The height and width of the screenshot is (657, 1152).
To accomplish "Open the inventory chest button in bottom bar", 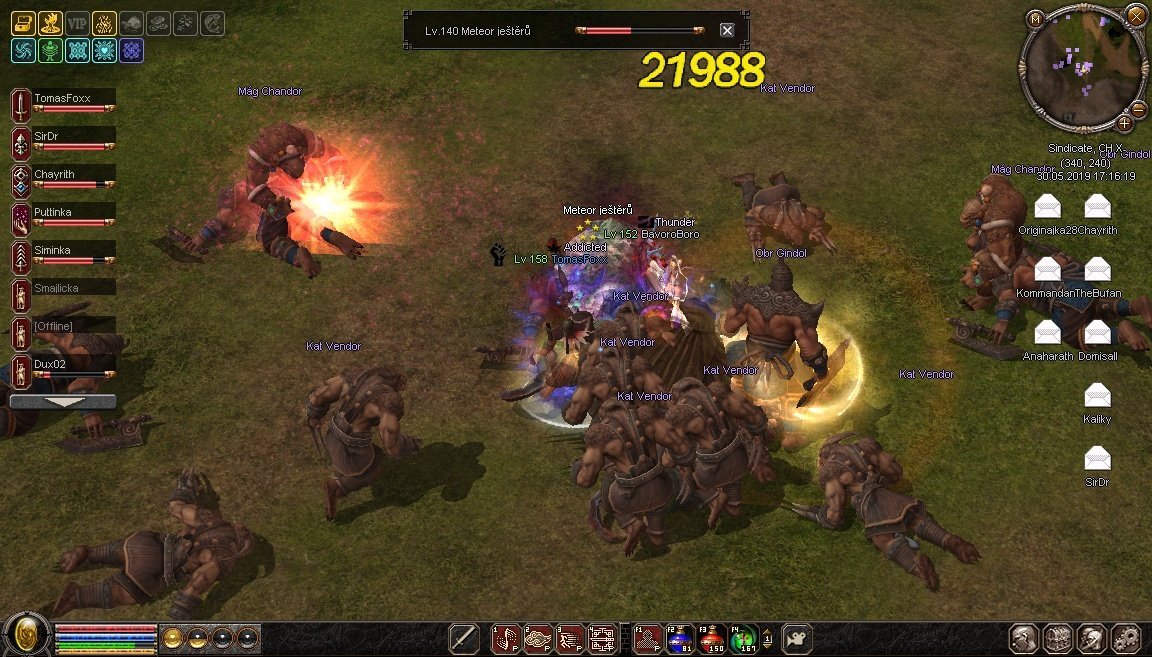I will click(x=1058, y=638).
